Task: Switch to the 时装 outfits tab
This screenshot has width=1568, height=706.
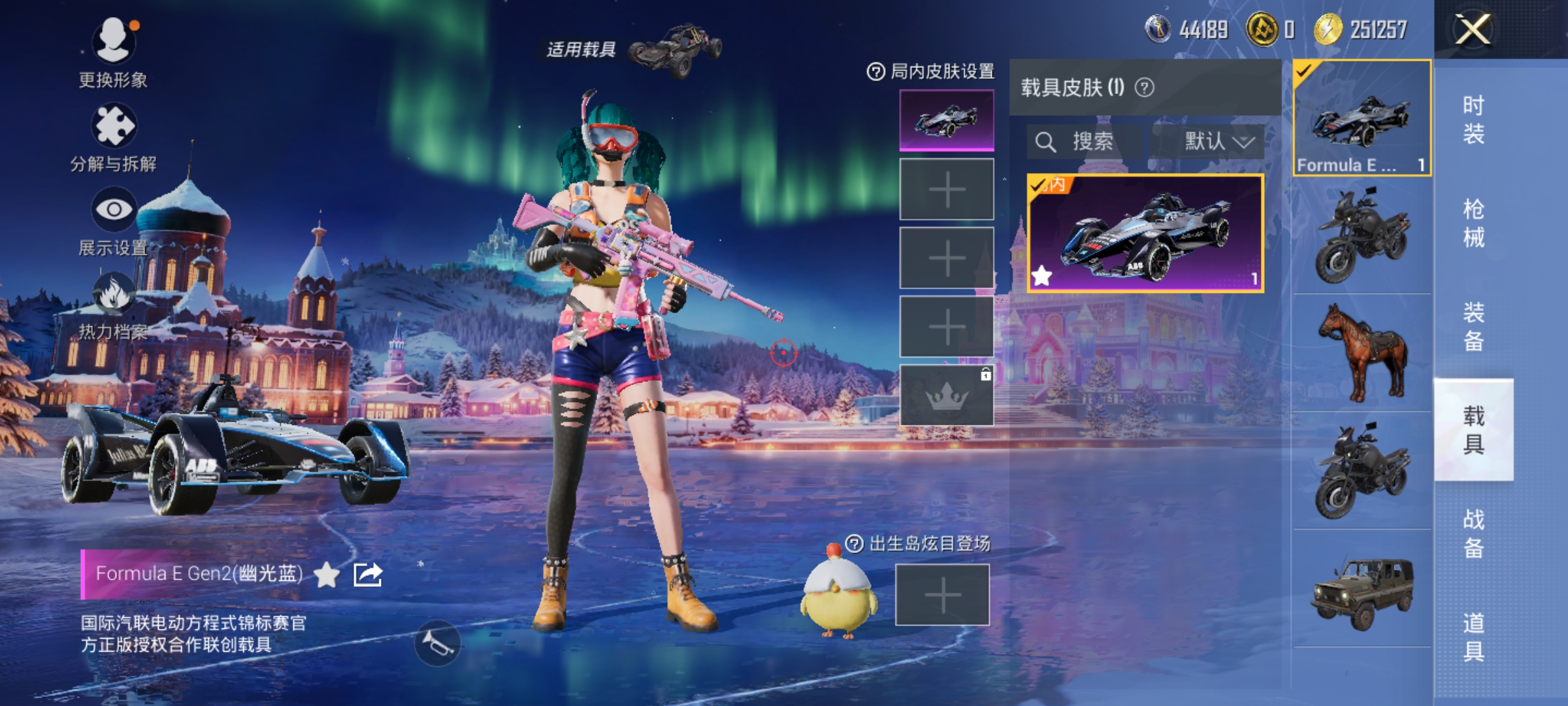Action: (x=1473, y=119)
